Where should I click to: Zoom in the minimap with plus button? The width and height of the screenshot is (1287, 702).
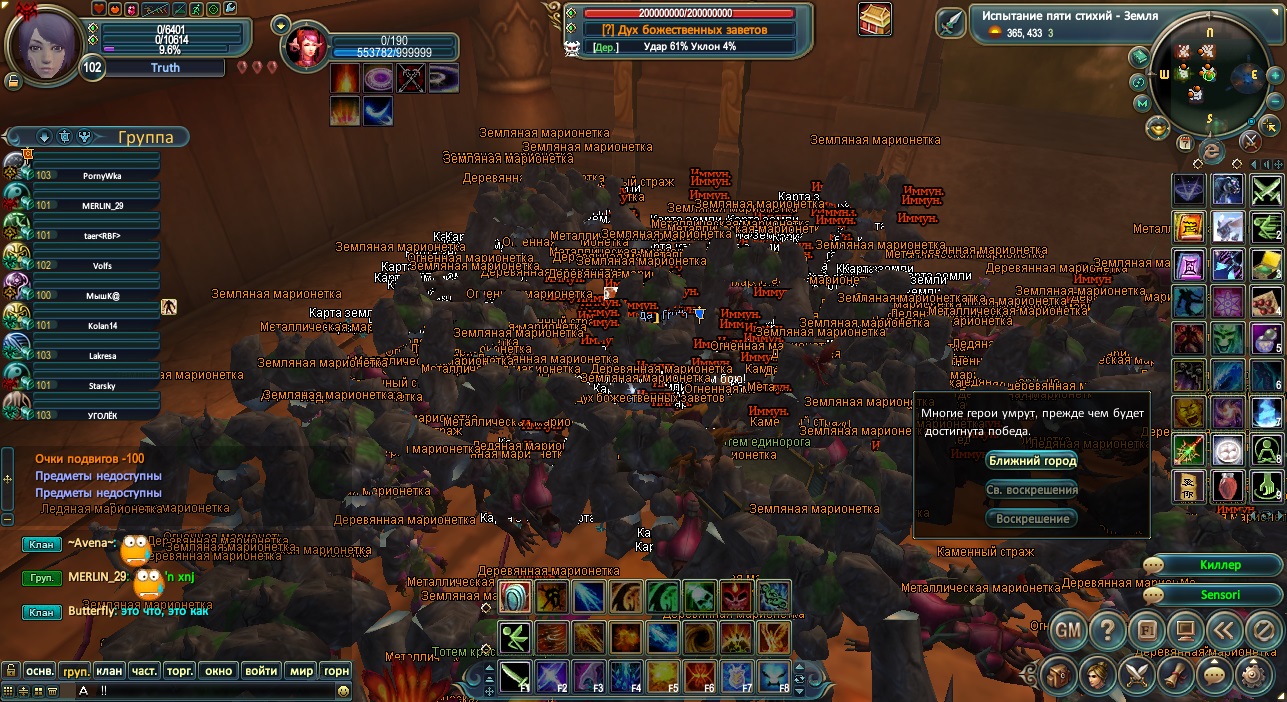pyautogui.click(x=1274, y=75)
